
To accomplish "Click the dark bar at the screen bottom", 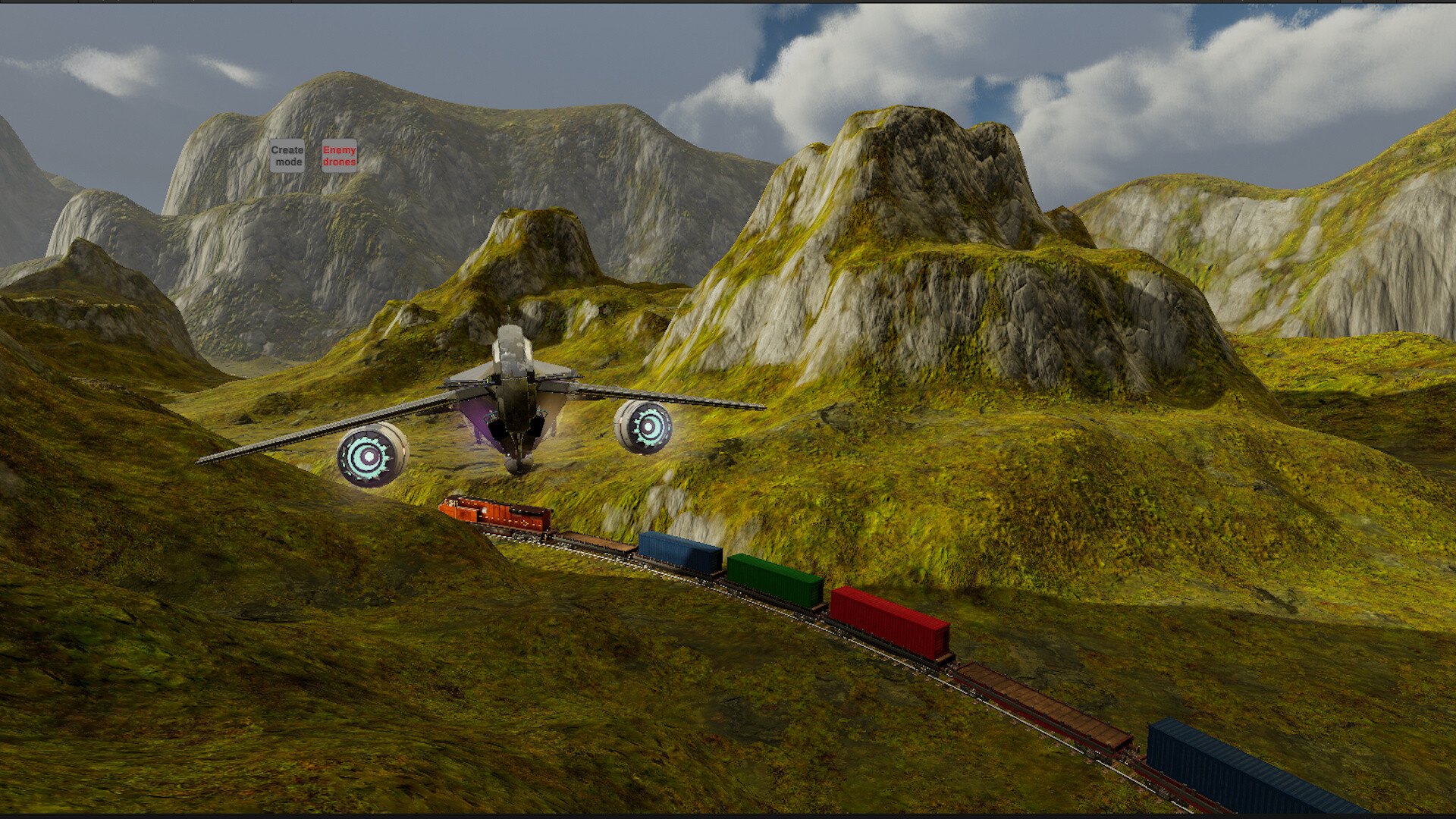I will [728, 813].
